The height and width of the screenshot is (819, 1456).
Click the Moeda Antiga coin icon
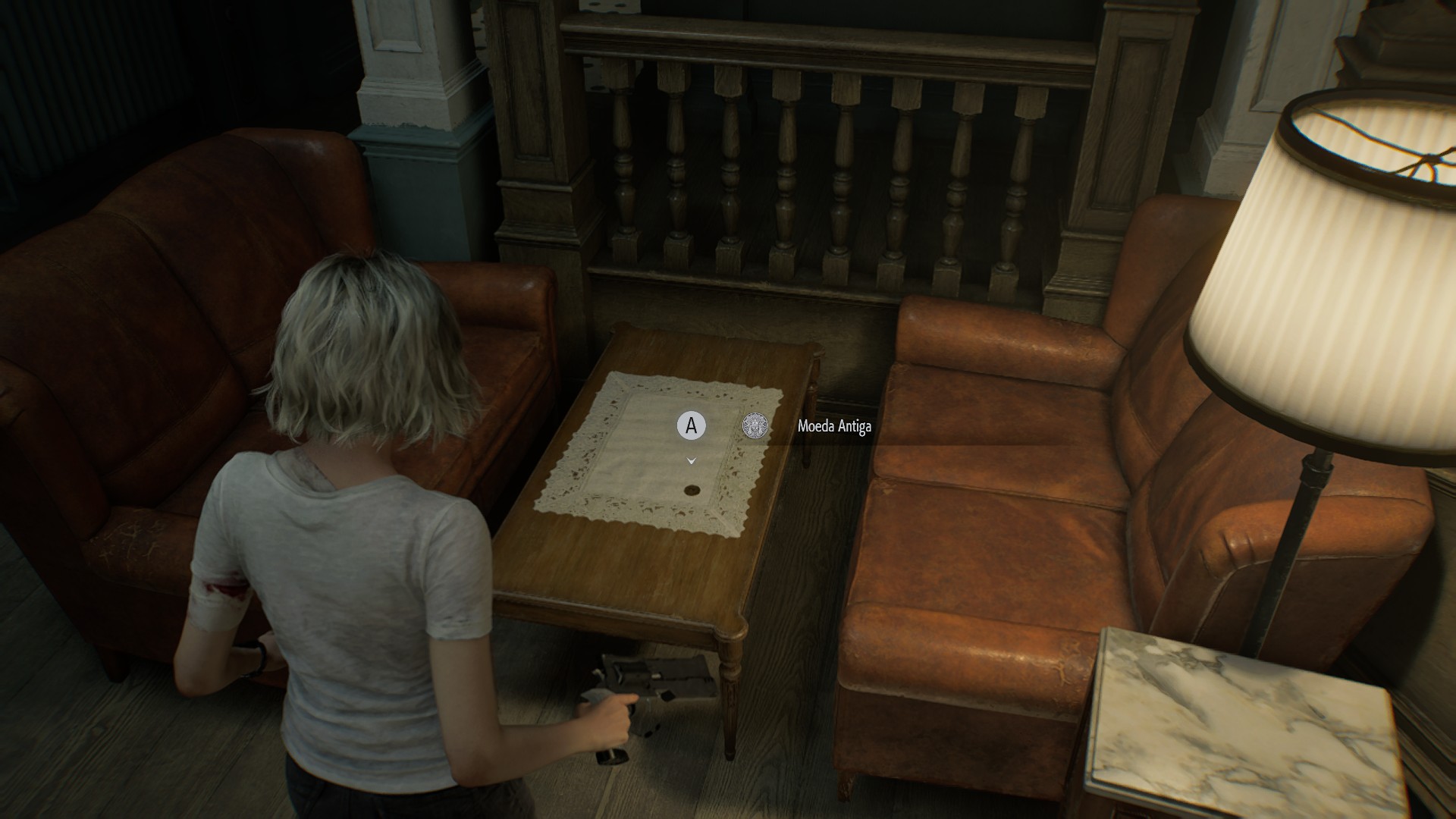click(755, 426)
